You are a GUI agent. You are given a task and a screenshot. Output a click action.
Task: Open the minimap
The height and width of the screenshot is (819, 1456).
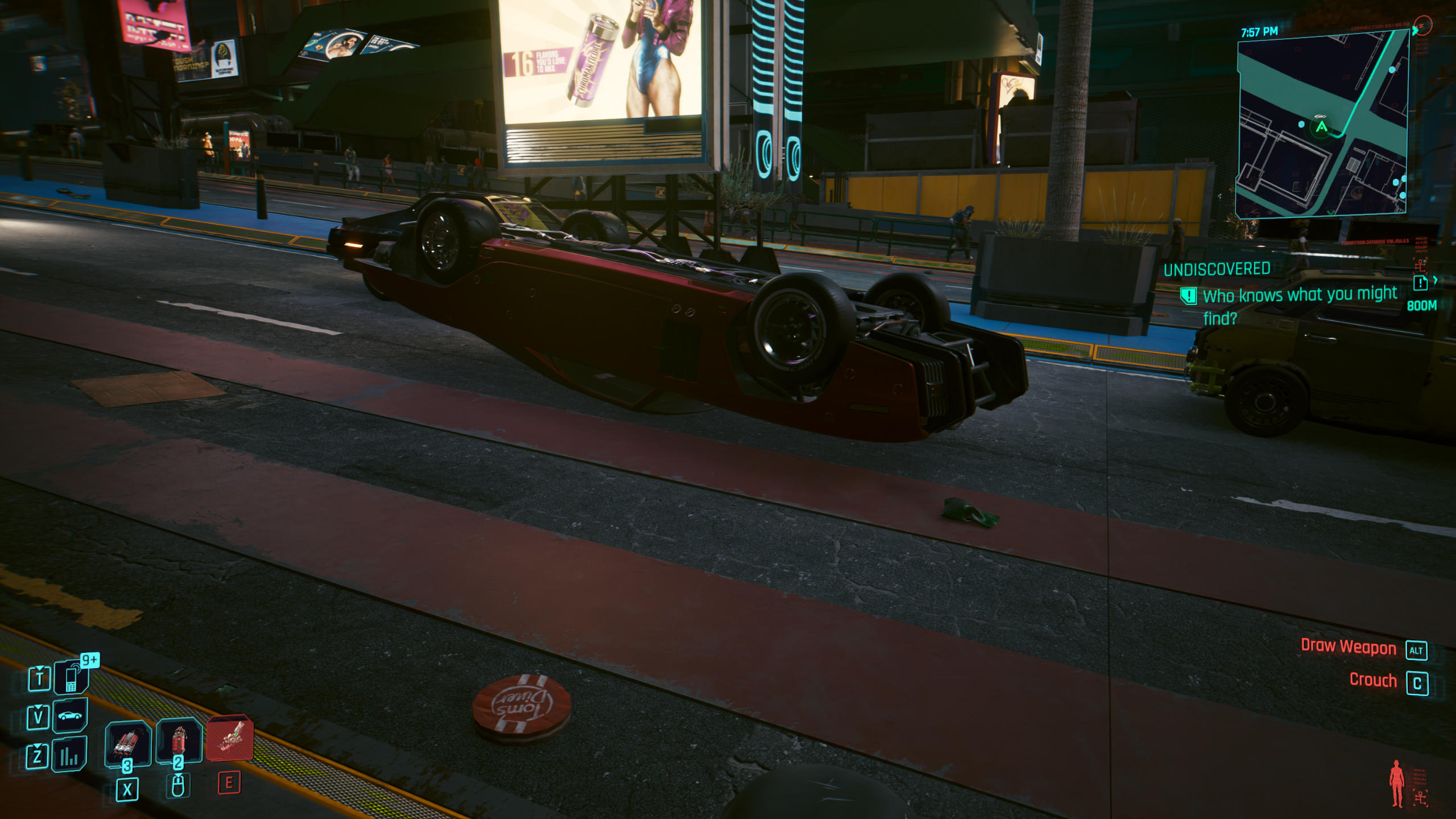(x=1321, y=124)
